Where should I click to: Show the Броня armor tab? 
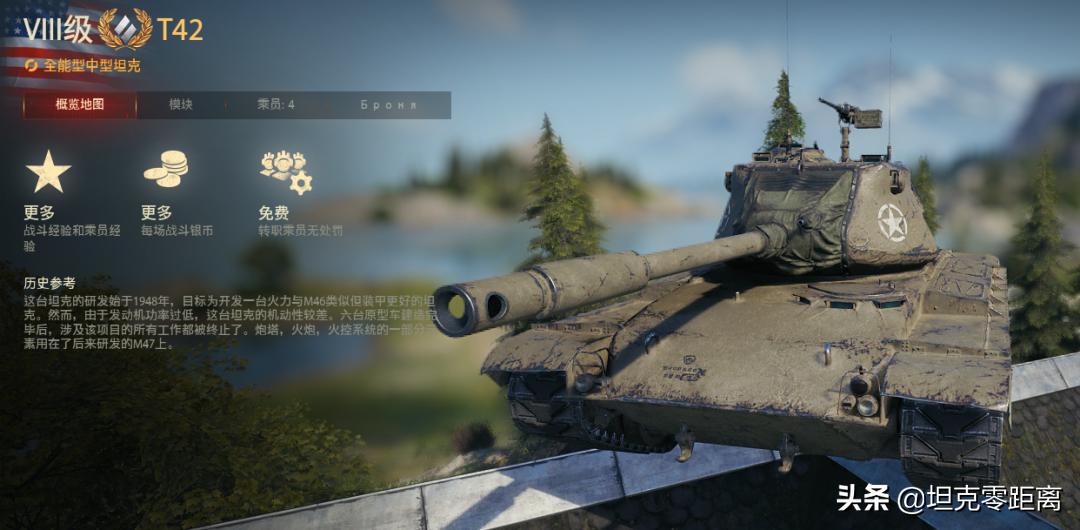[x=389, y=105]
